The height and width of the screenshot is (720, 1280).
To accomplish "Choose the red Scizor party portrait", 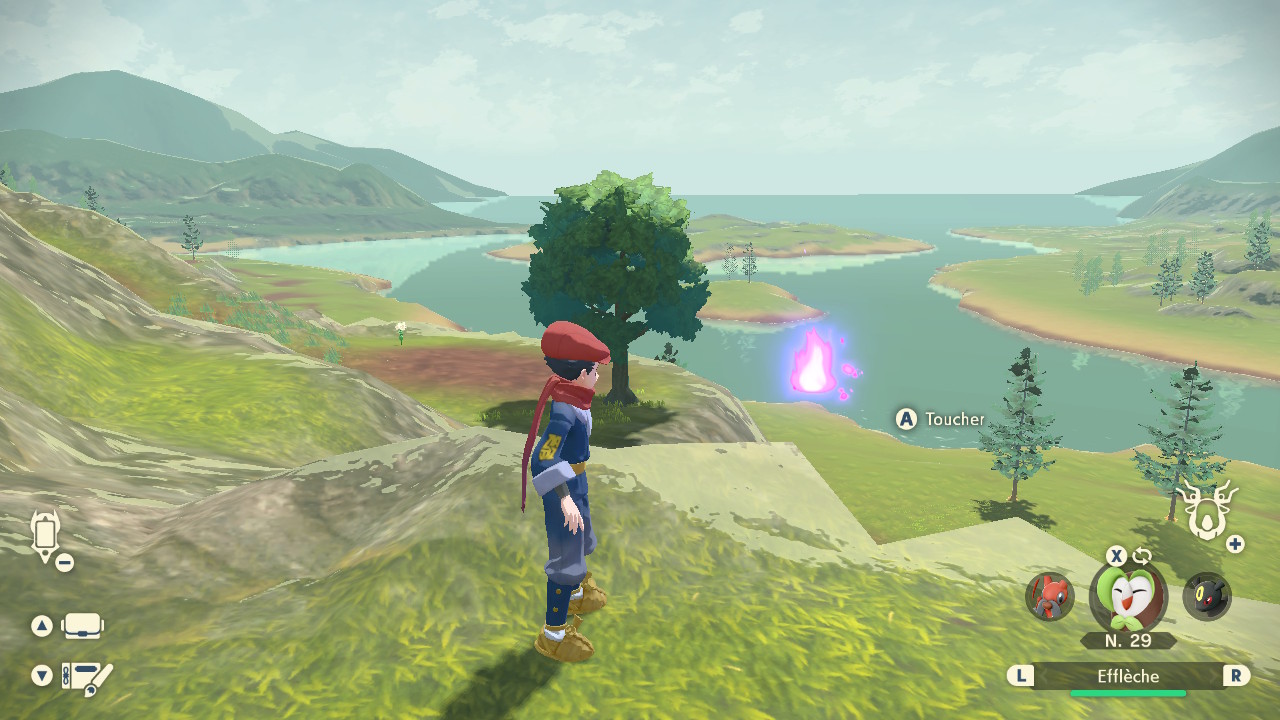I will (x=1049, y=597).
